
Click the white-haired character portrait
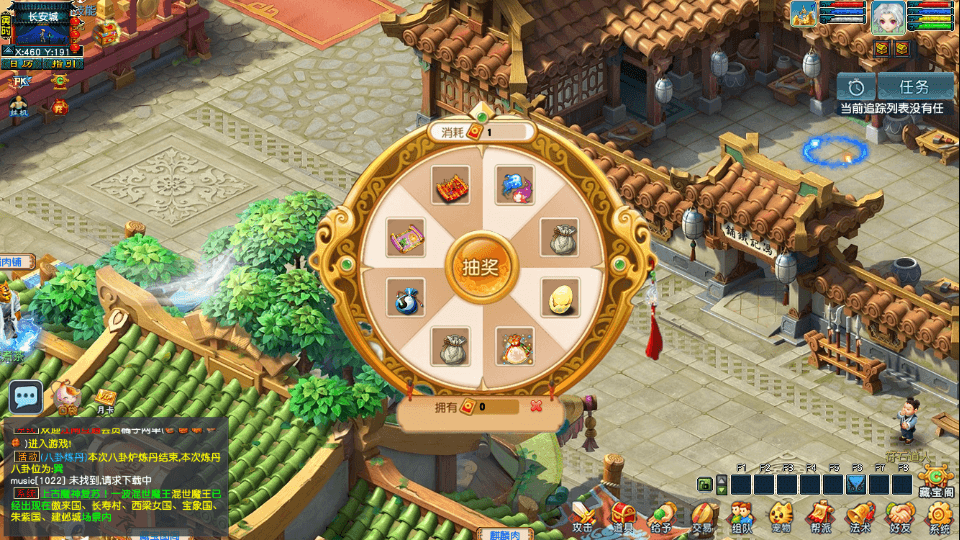(887, 17)
